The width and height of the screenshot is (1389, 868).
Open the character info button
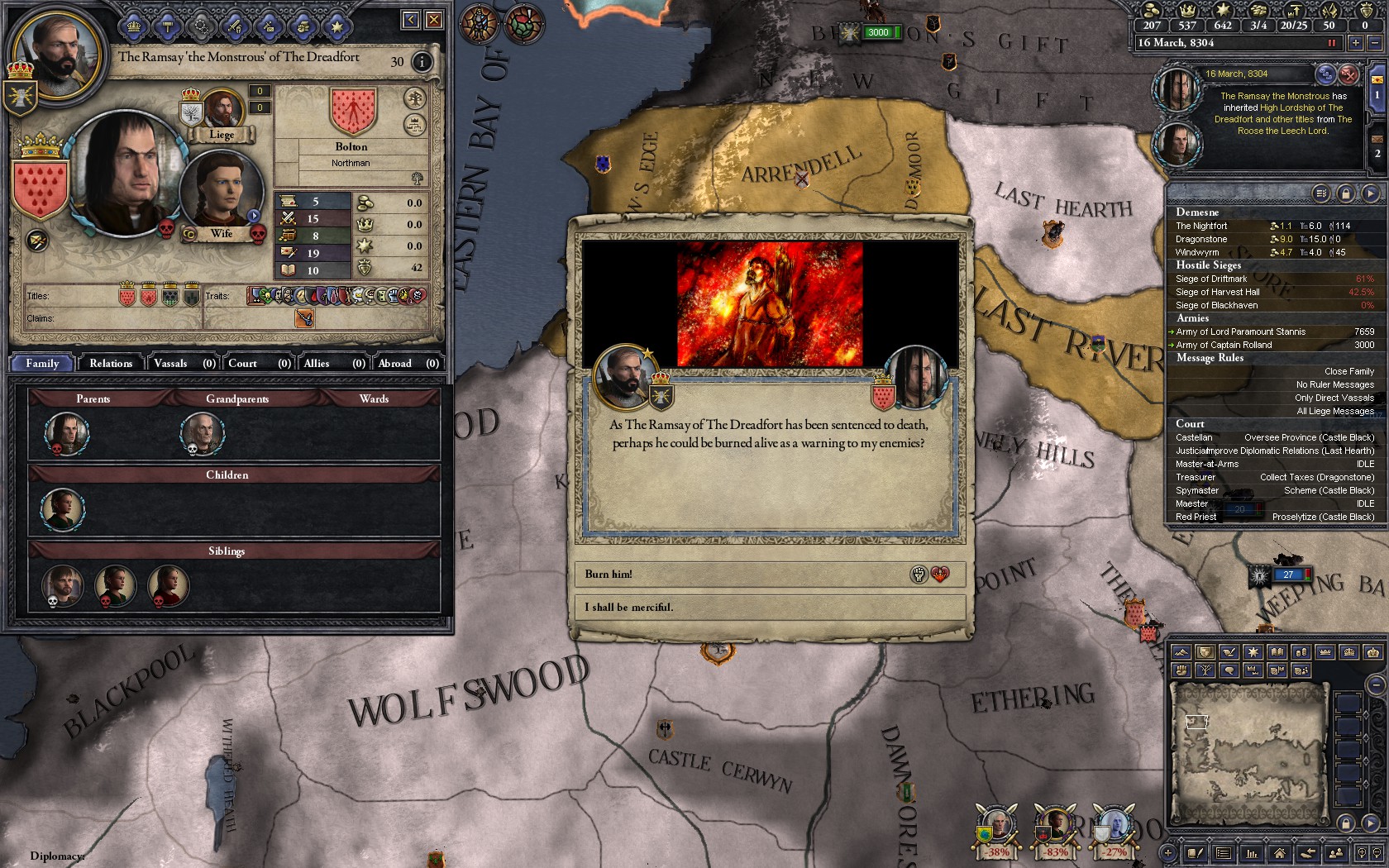(422, 62)
